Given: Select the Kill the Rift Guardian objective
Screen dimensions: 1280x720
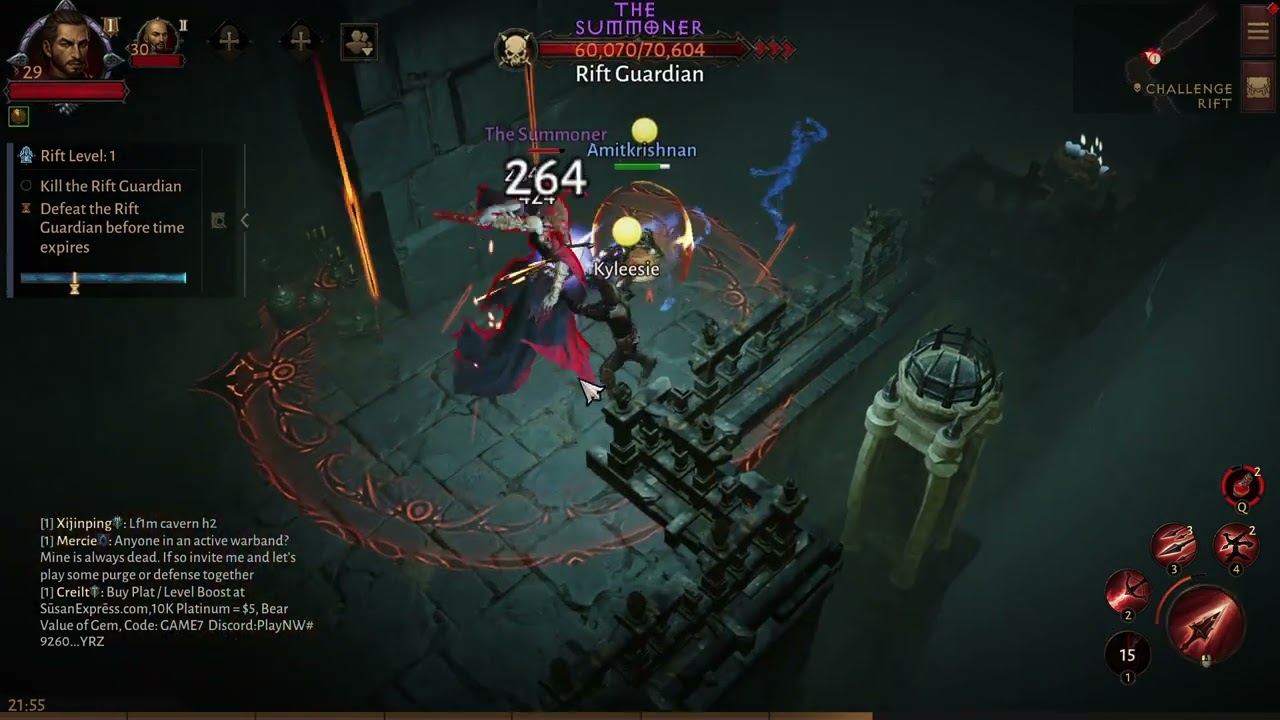Looking at the screenshot, I should pos(110,186).
